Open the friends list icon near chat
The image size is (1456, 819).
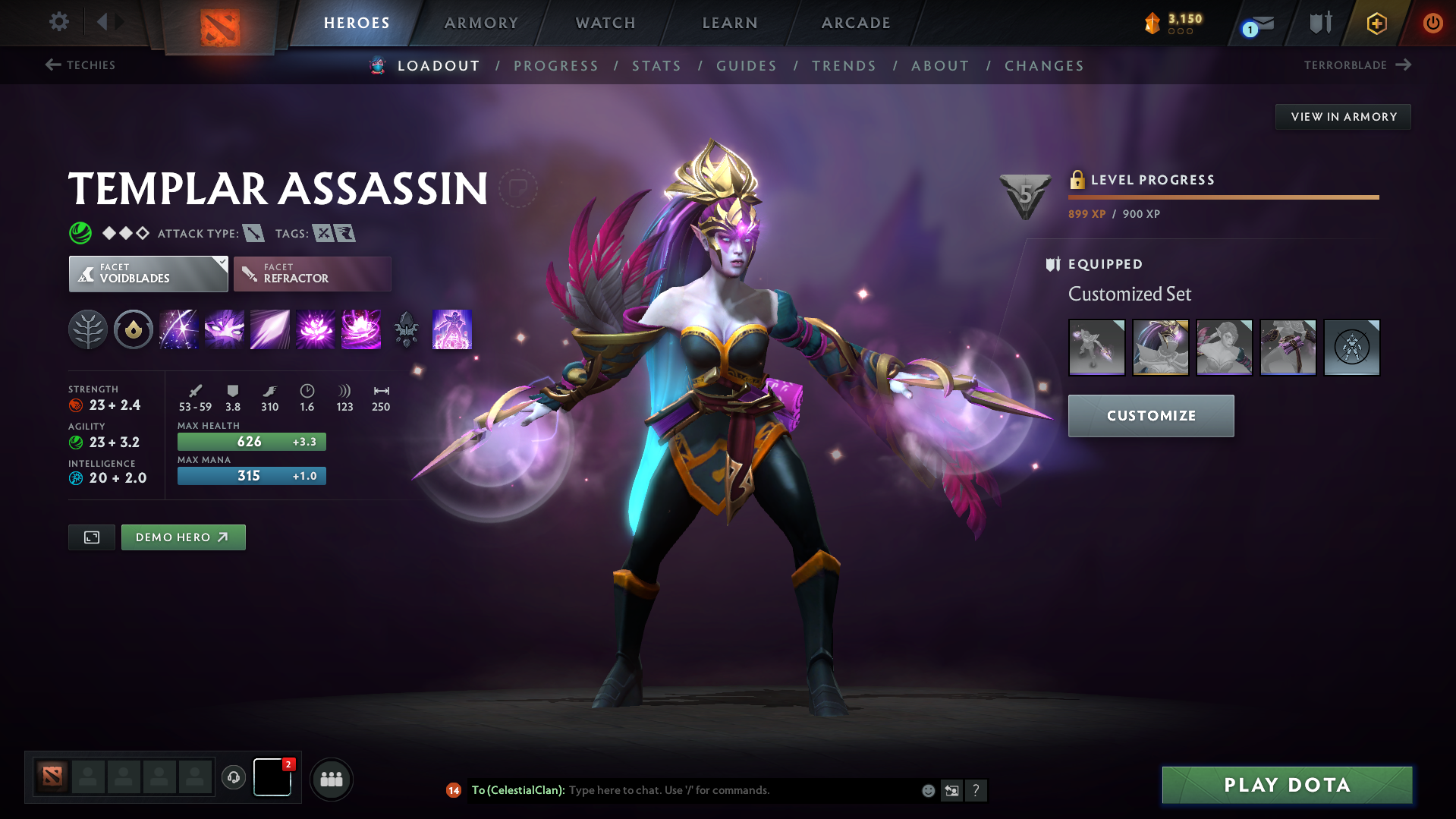tap(331, 779)
